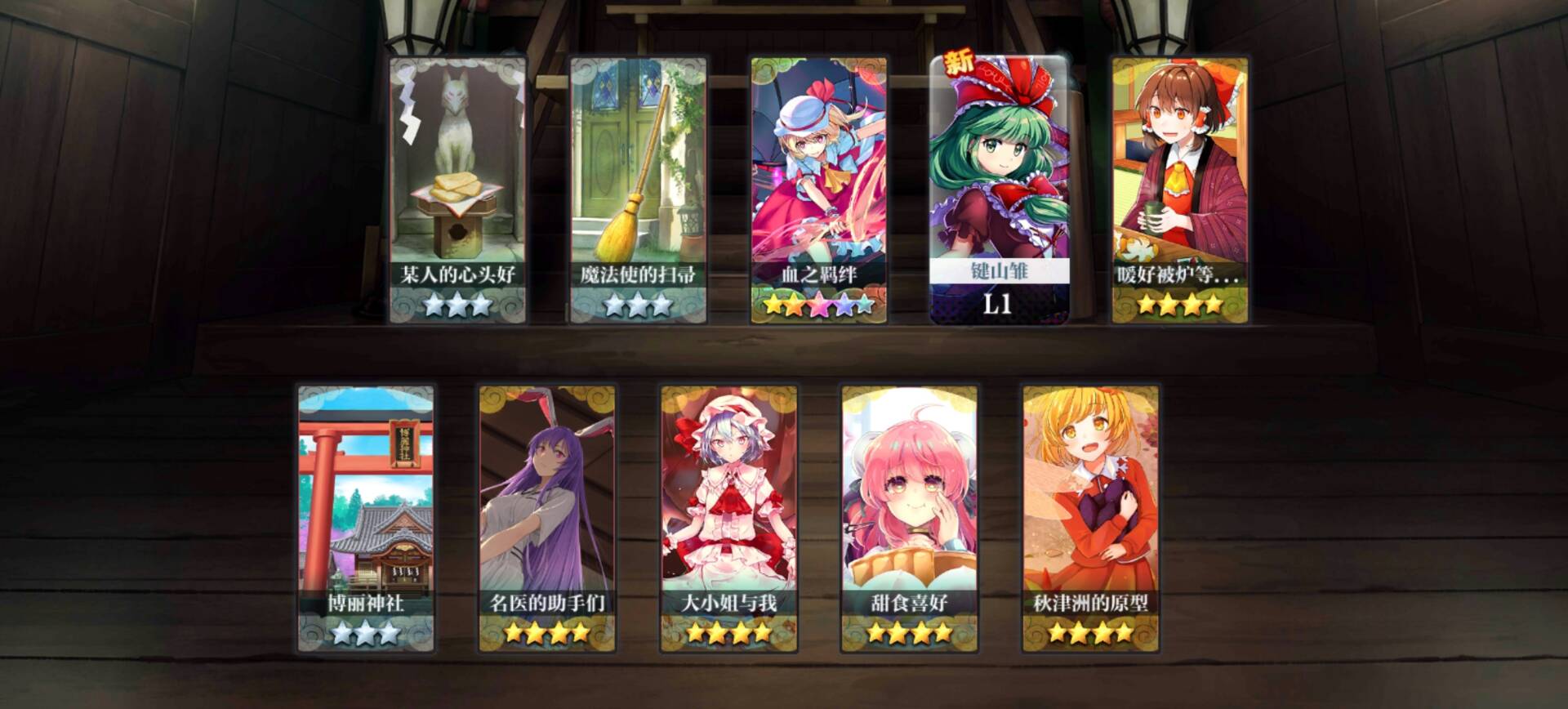The image size is (1568, 709).
Task: Select the 暖好被炉等 four-star card
Action: click(x=1180, y=190)
